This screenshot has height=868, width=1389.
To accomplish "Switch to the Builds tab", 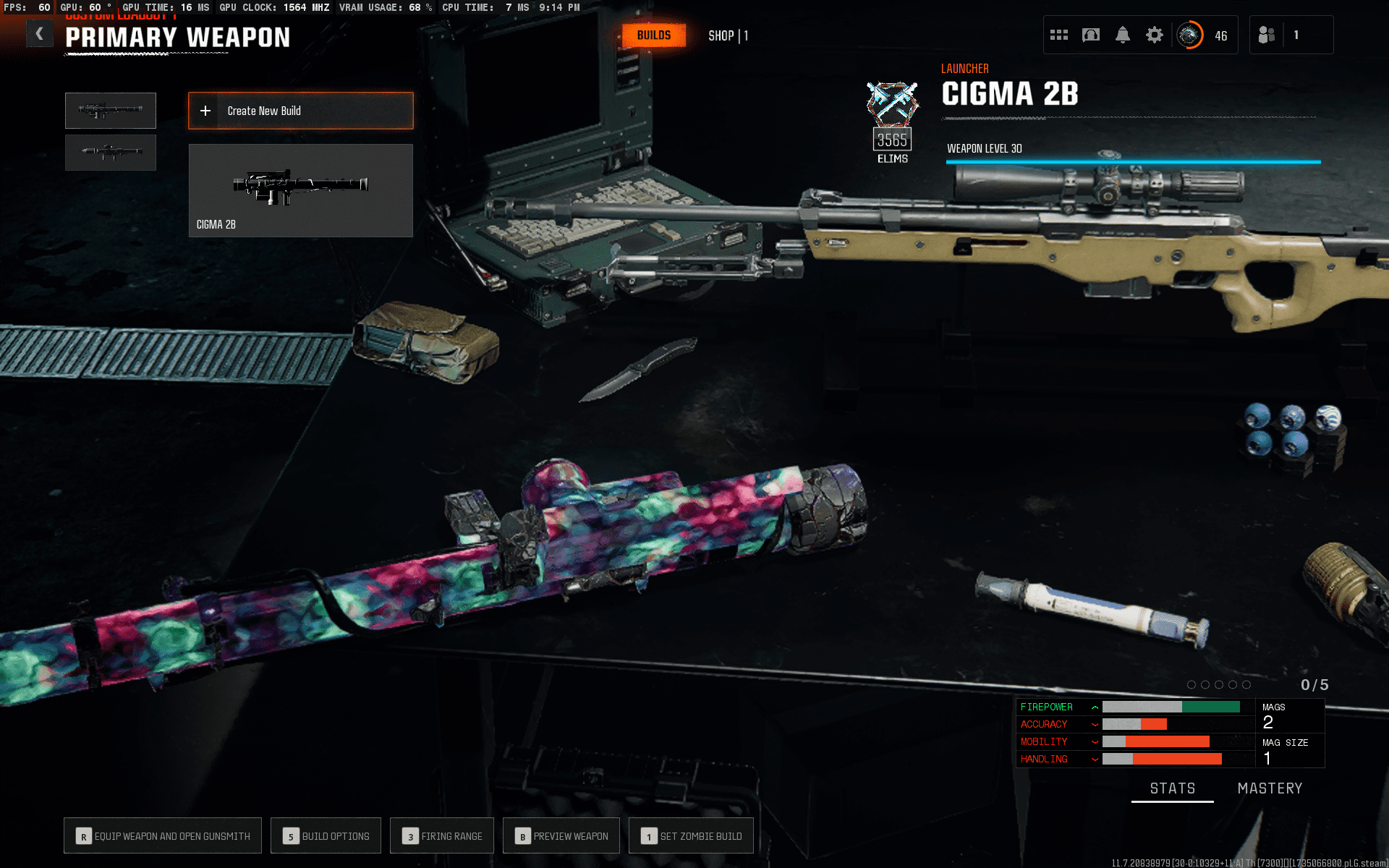I will pos(653,35).
